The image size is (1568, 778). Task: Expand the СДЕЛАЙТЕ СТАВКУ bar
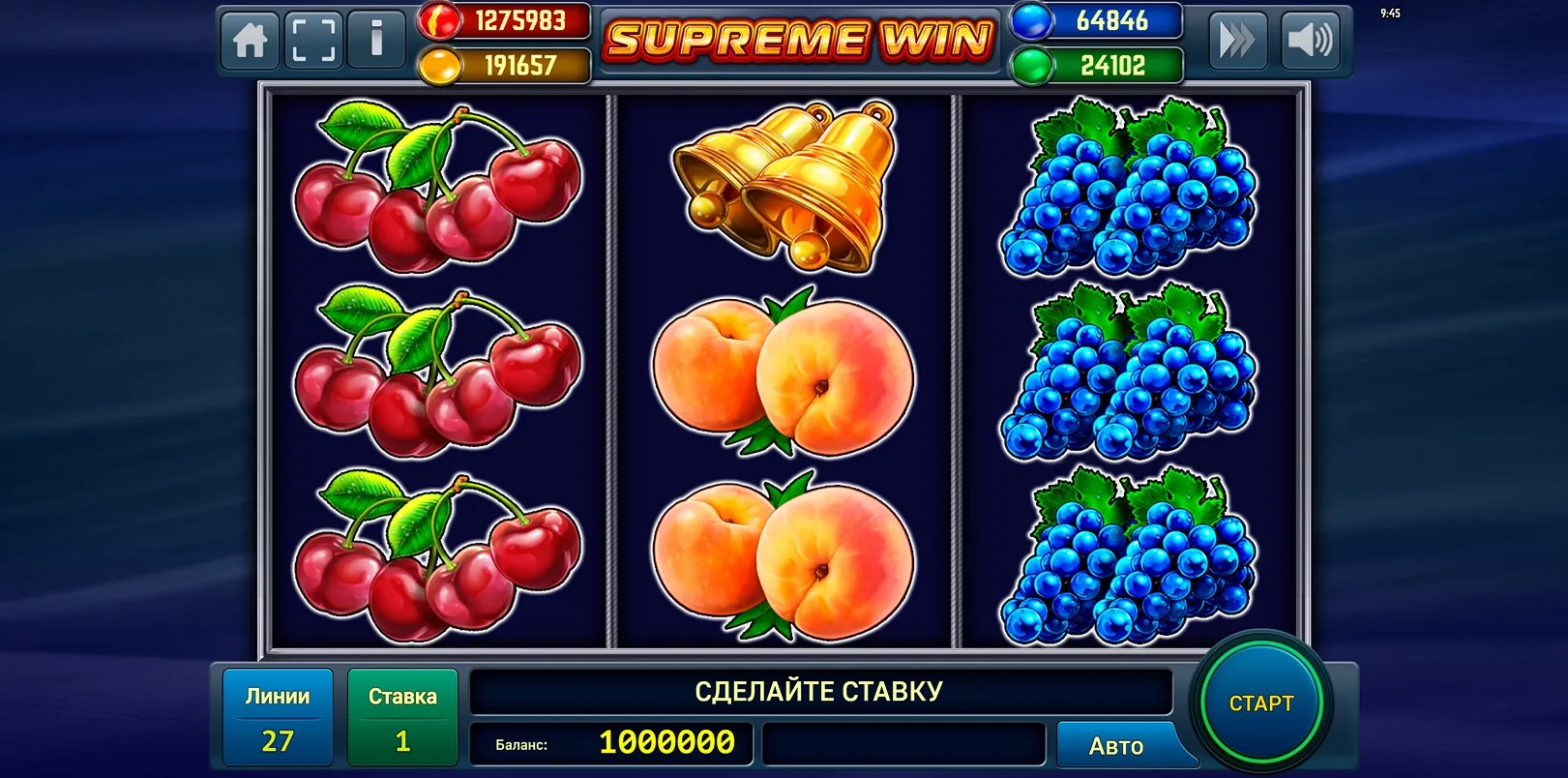click(x=817, y=690)
